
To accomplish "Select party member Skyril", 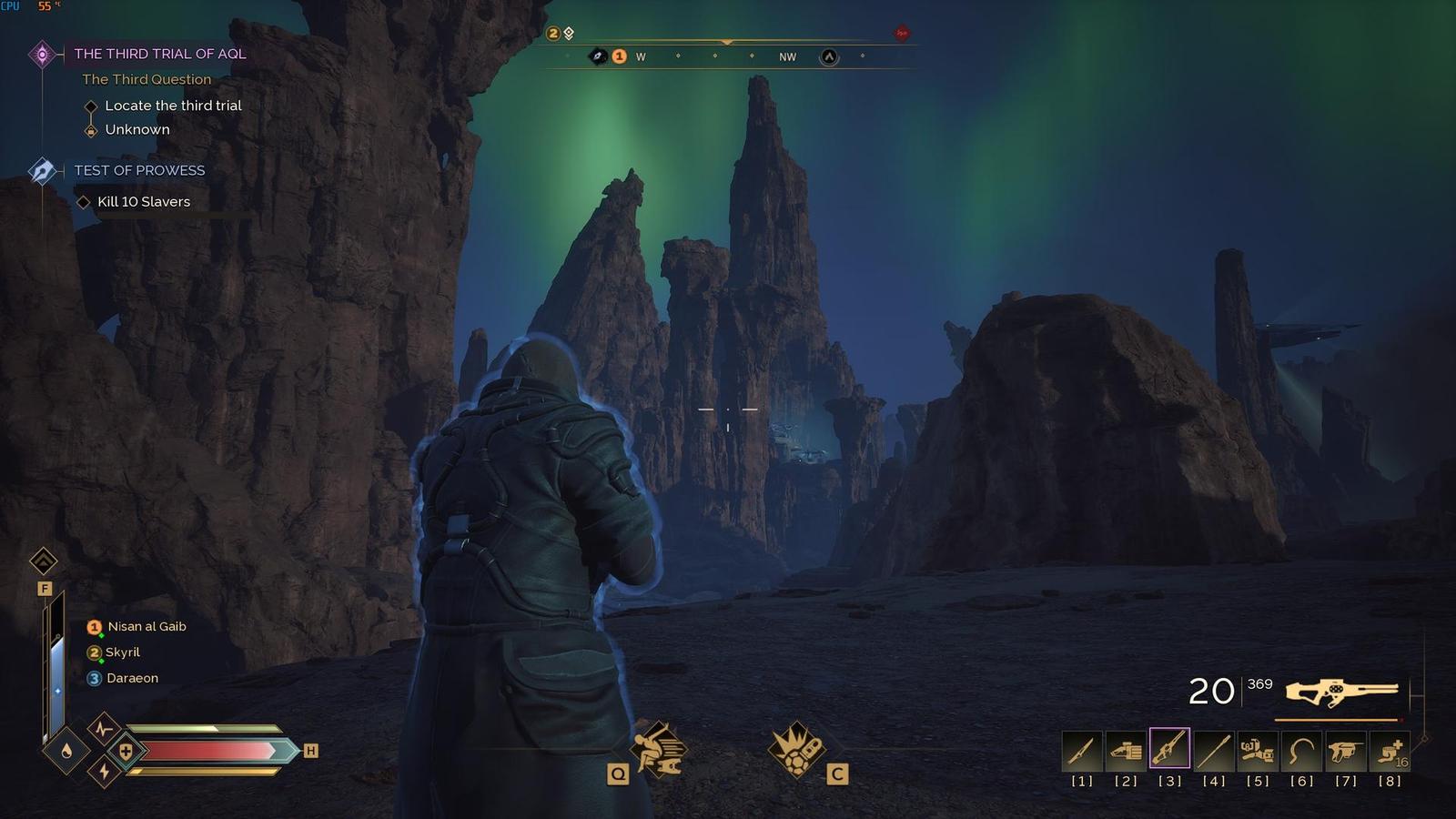I will pos(122,652).
